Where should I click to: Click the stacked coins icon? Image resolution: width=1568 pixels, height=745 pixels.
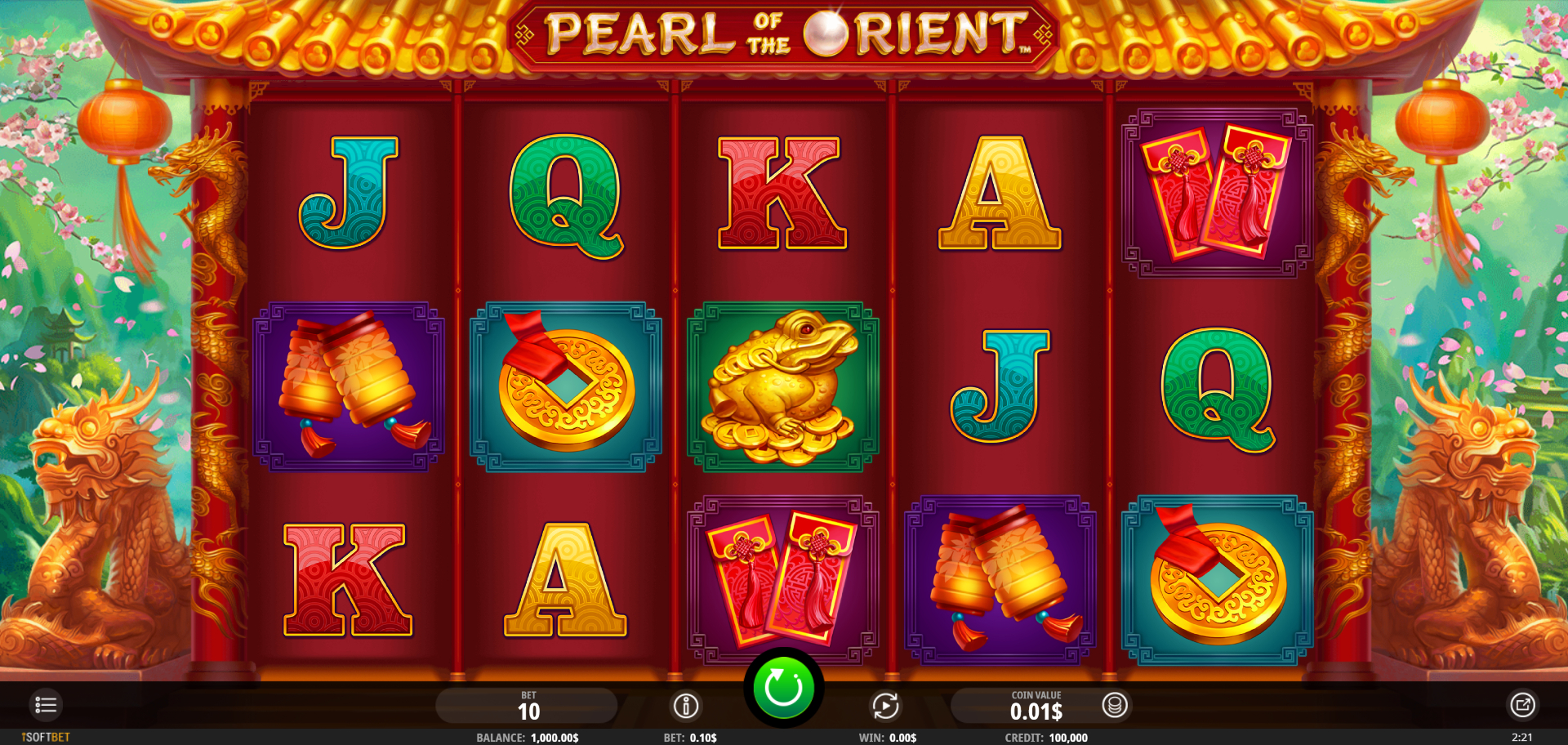tap(1115, 705)
